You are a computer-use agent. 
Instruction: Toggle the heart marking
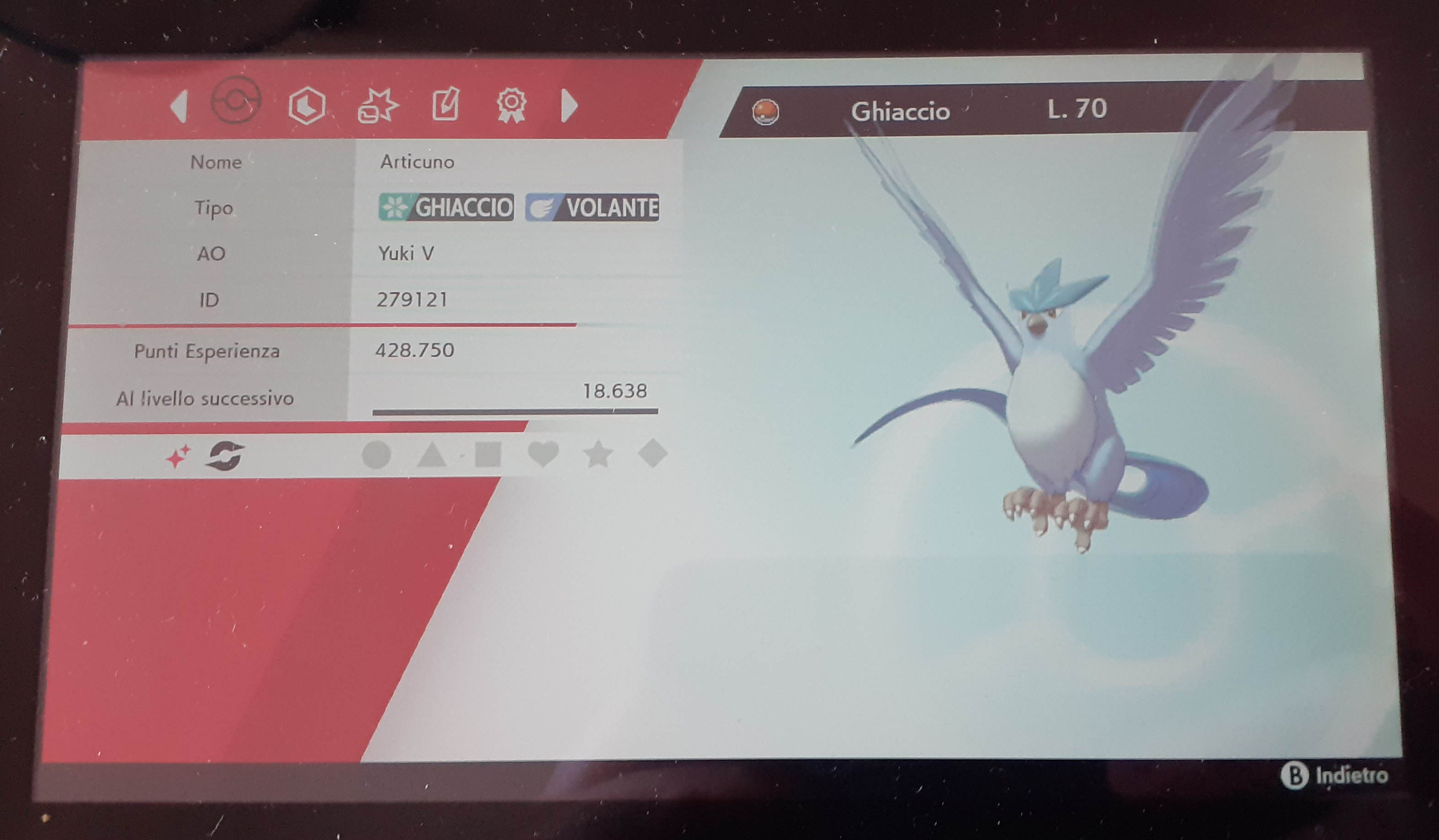(543, 454)
